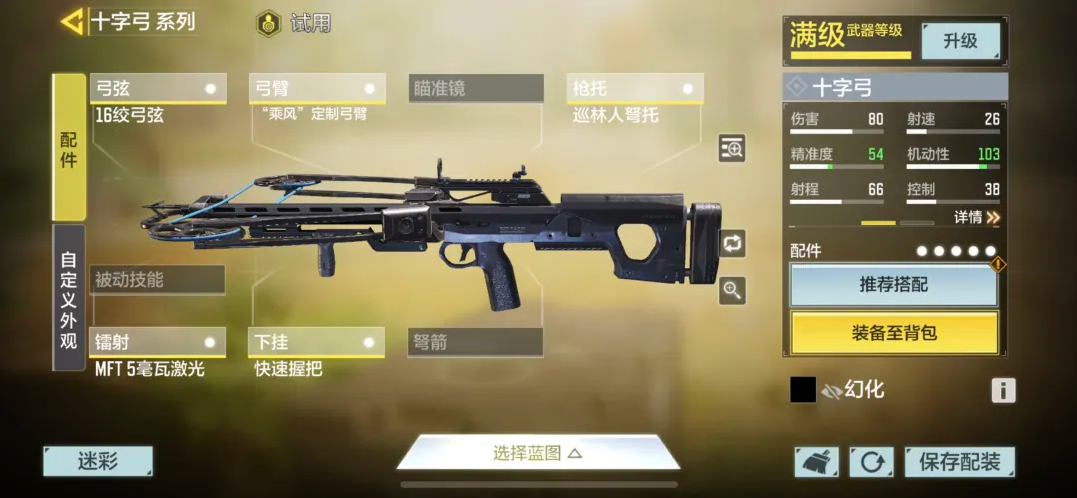Viewport: 1077px width, 498px height.
Task: Select the 枪托 stock attachment slot
Action: point(634,89)
